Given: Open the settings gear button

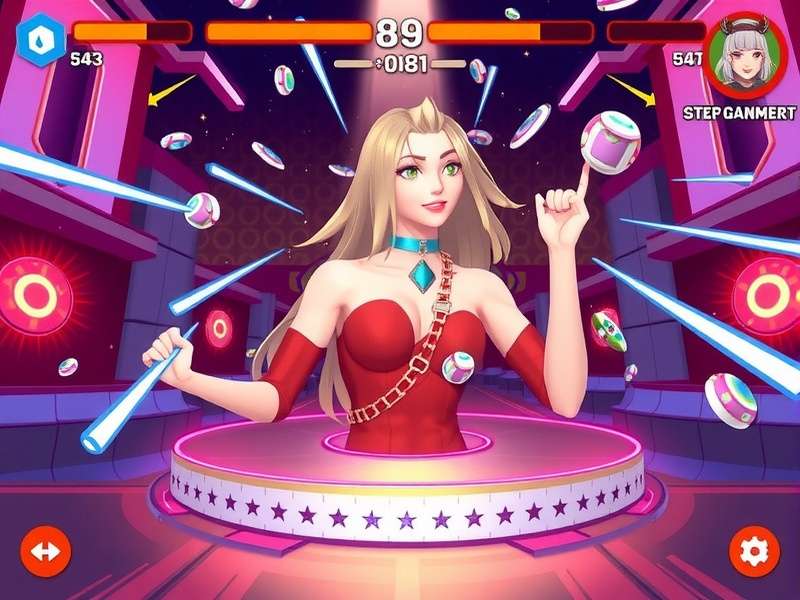Looking at the screenshot, I should pyautogui.click(x=753, y=550).
